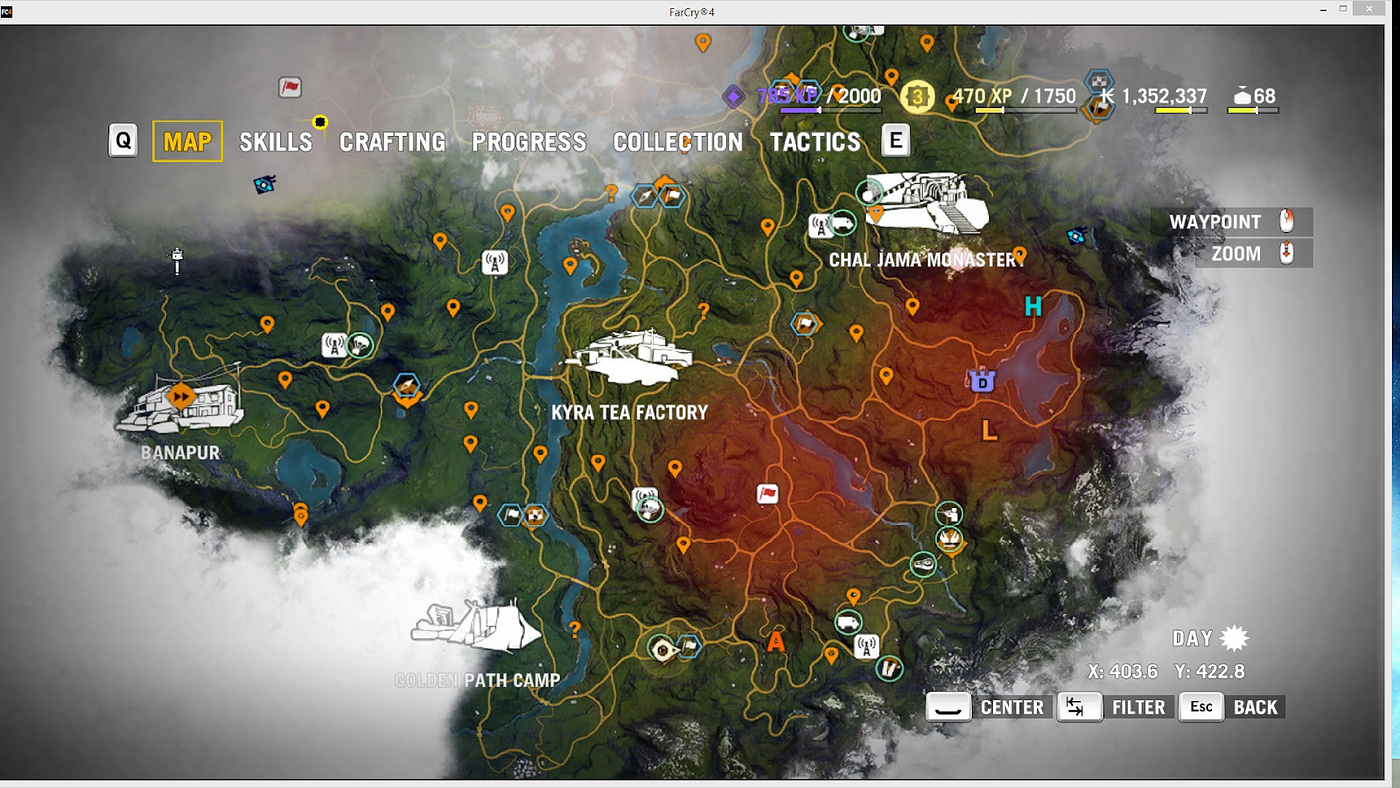Switch to the TACTICS tab

815,141
